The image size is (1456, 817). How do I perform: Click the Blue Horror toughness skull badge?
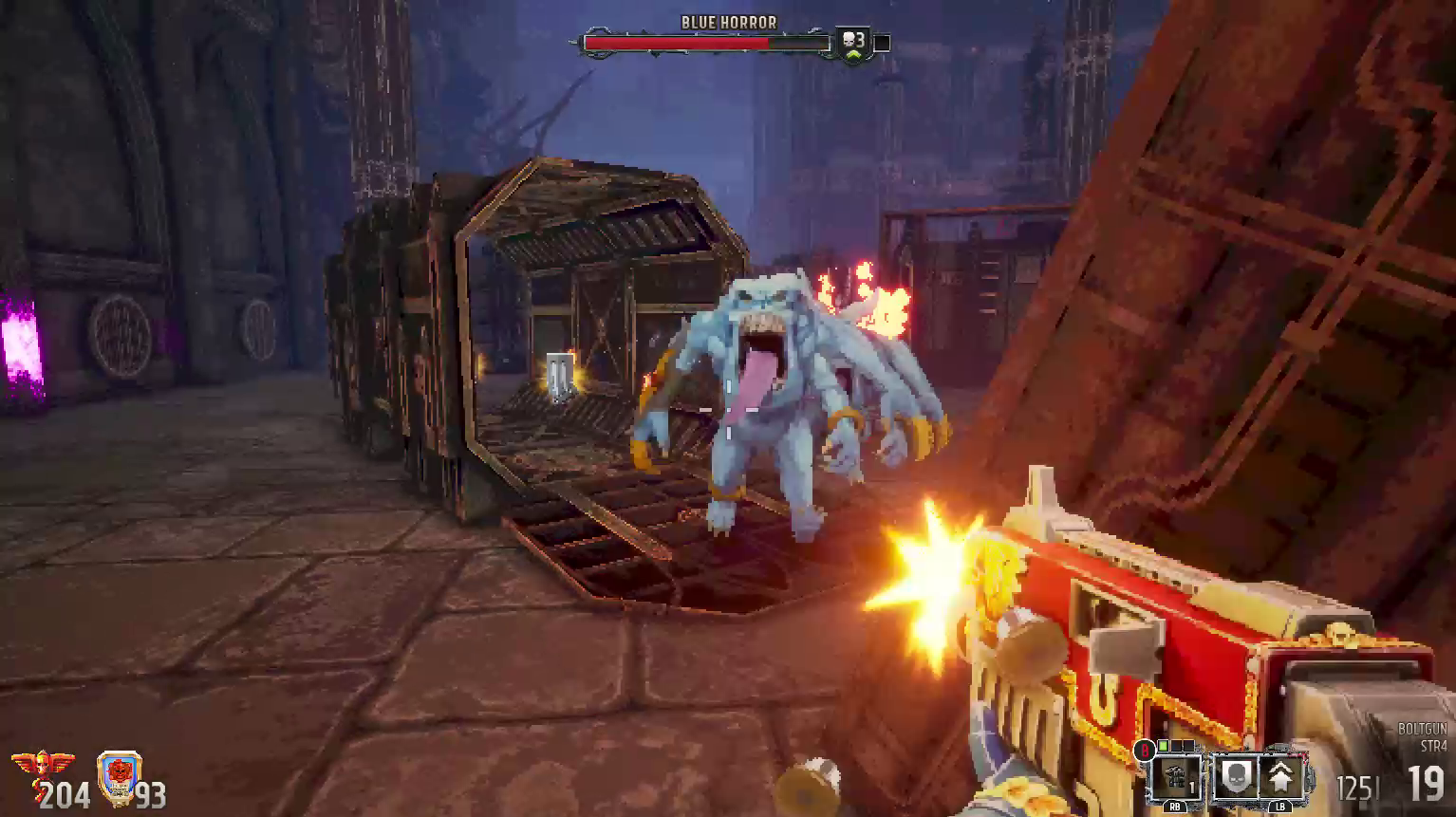point(852,43)
